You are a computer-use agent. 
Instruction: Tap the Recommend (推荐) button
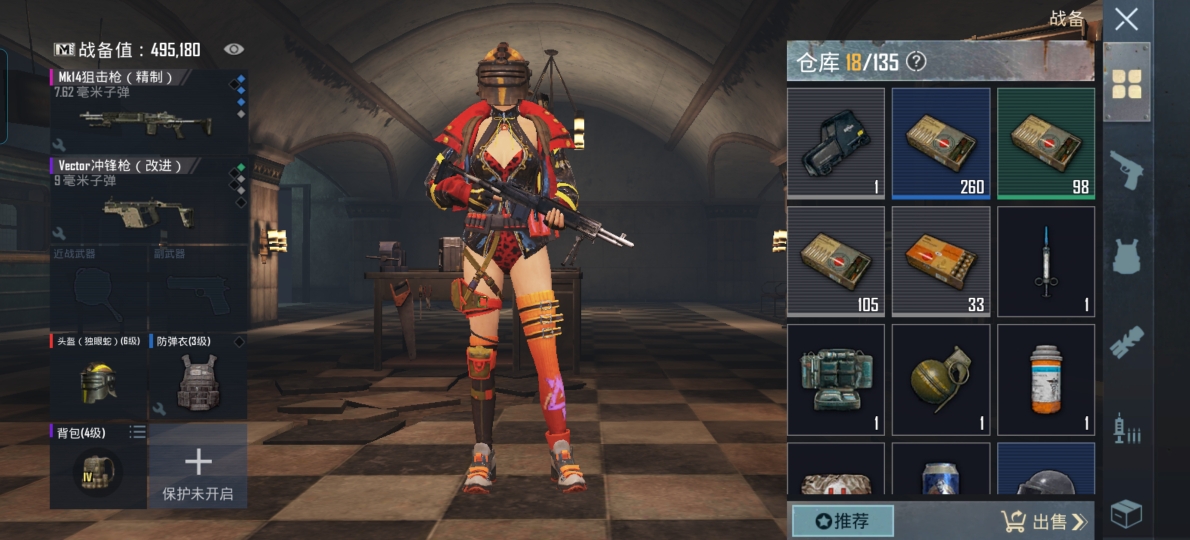[x=842, y=521]
